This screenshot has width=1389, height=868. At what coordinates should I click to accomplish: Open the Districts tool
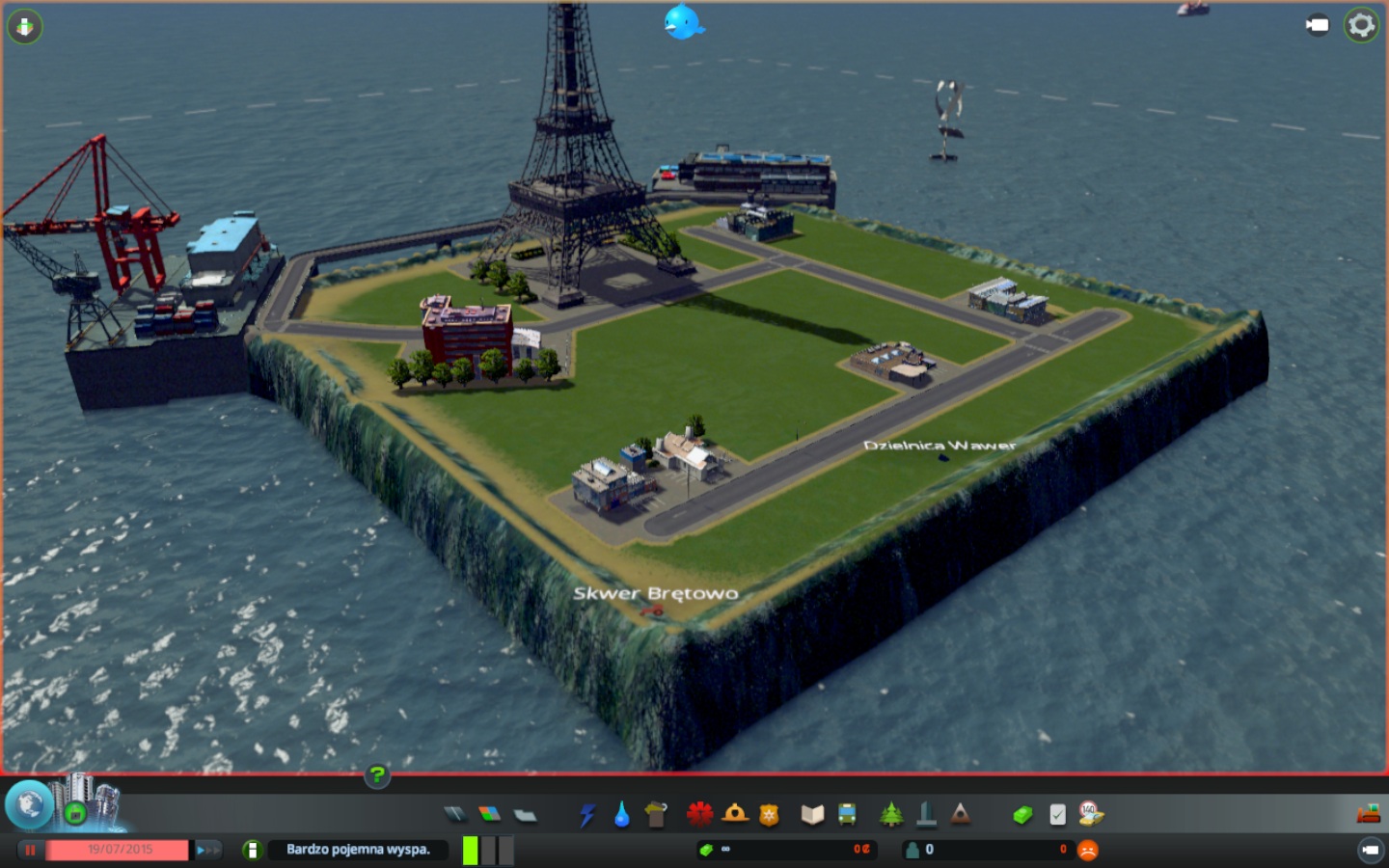[525, 815]
